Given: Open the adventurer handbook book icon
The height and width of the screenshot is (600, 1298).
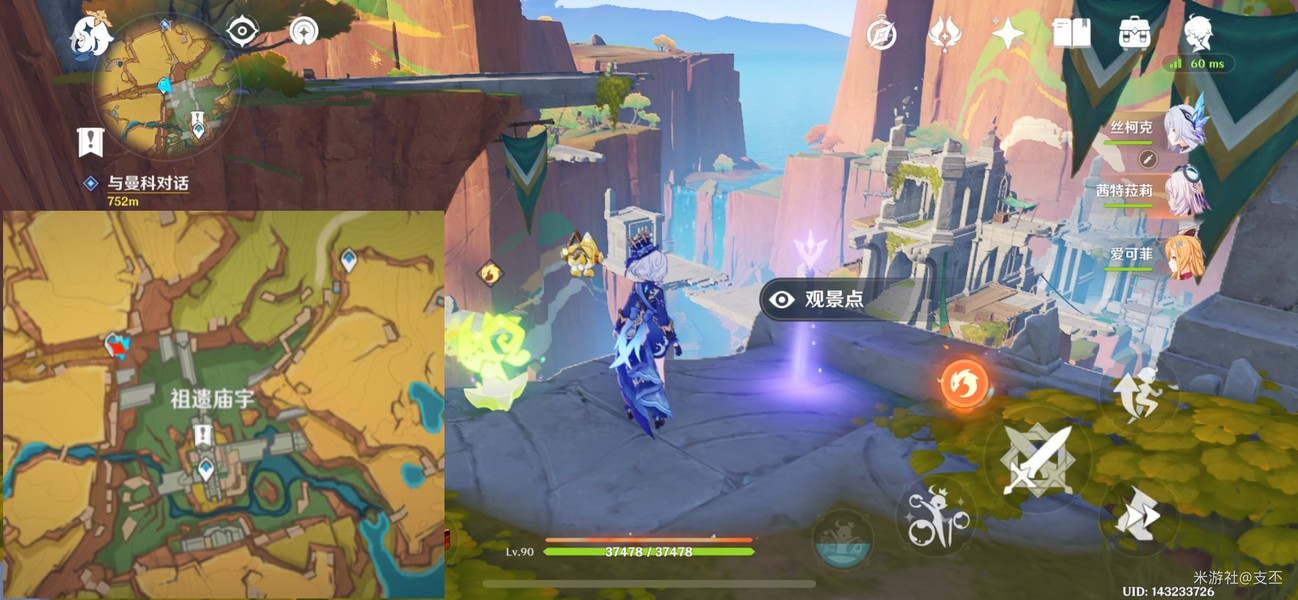Looking at the screenshot, I should click(x=1071, y=34).
